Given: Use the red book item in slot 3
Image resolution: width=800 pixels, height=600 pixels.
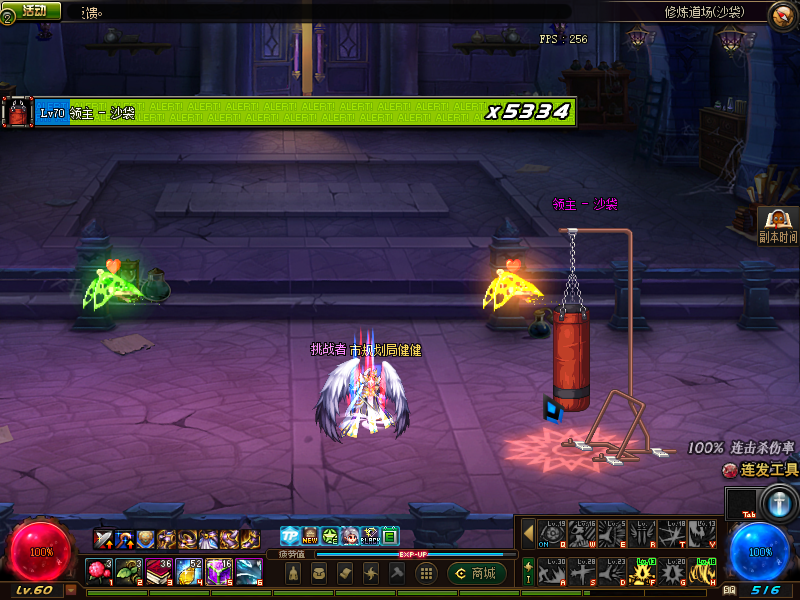Looking at the screenshot, I should pyautogui.click(x=159, y=571).
